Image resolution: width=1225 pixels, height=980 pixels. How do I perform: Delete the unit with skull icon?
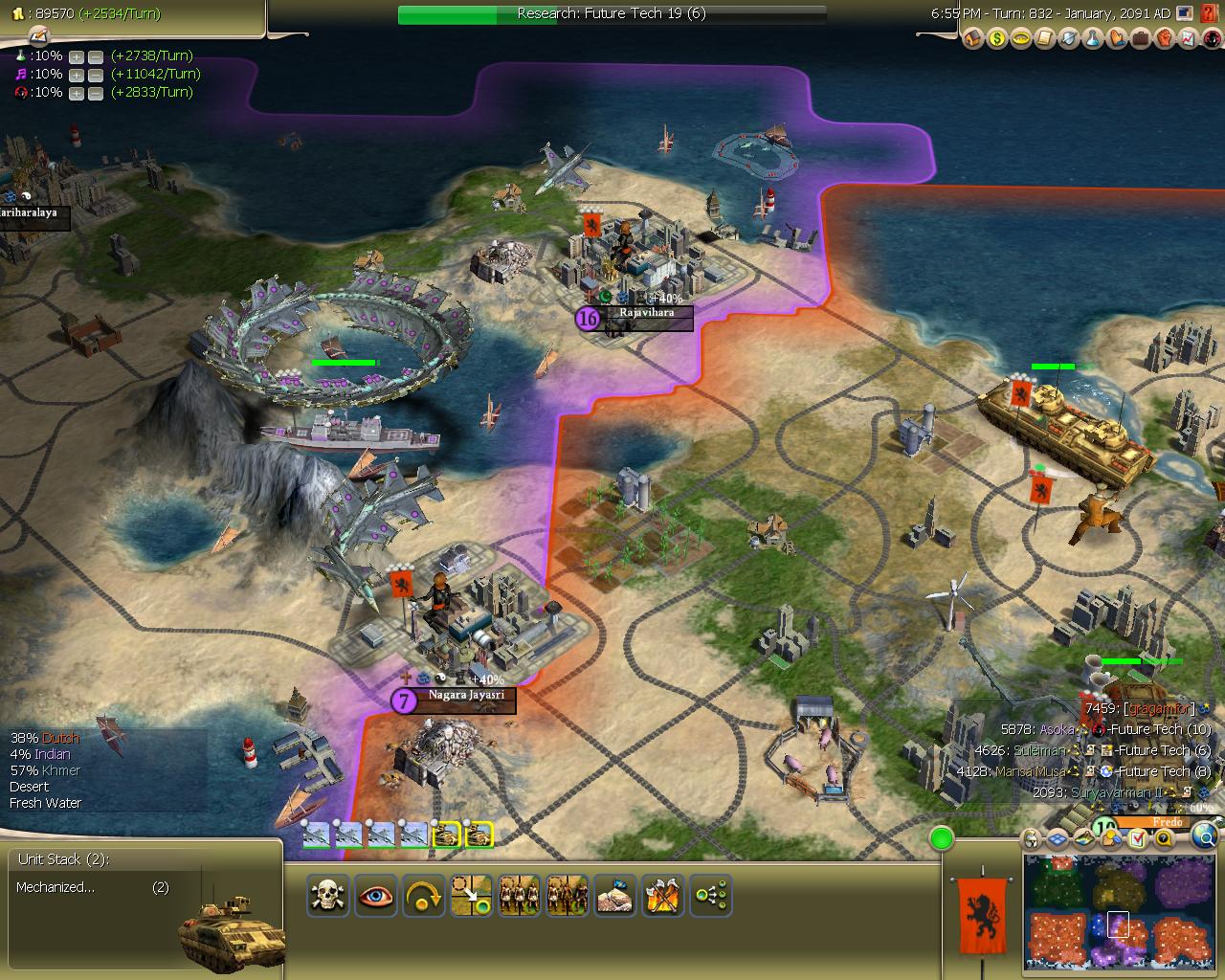[327, 895]
